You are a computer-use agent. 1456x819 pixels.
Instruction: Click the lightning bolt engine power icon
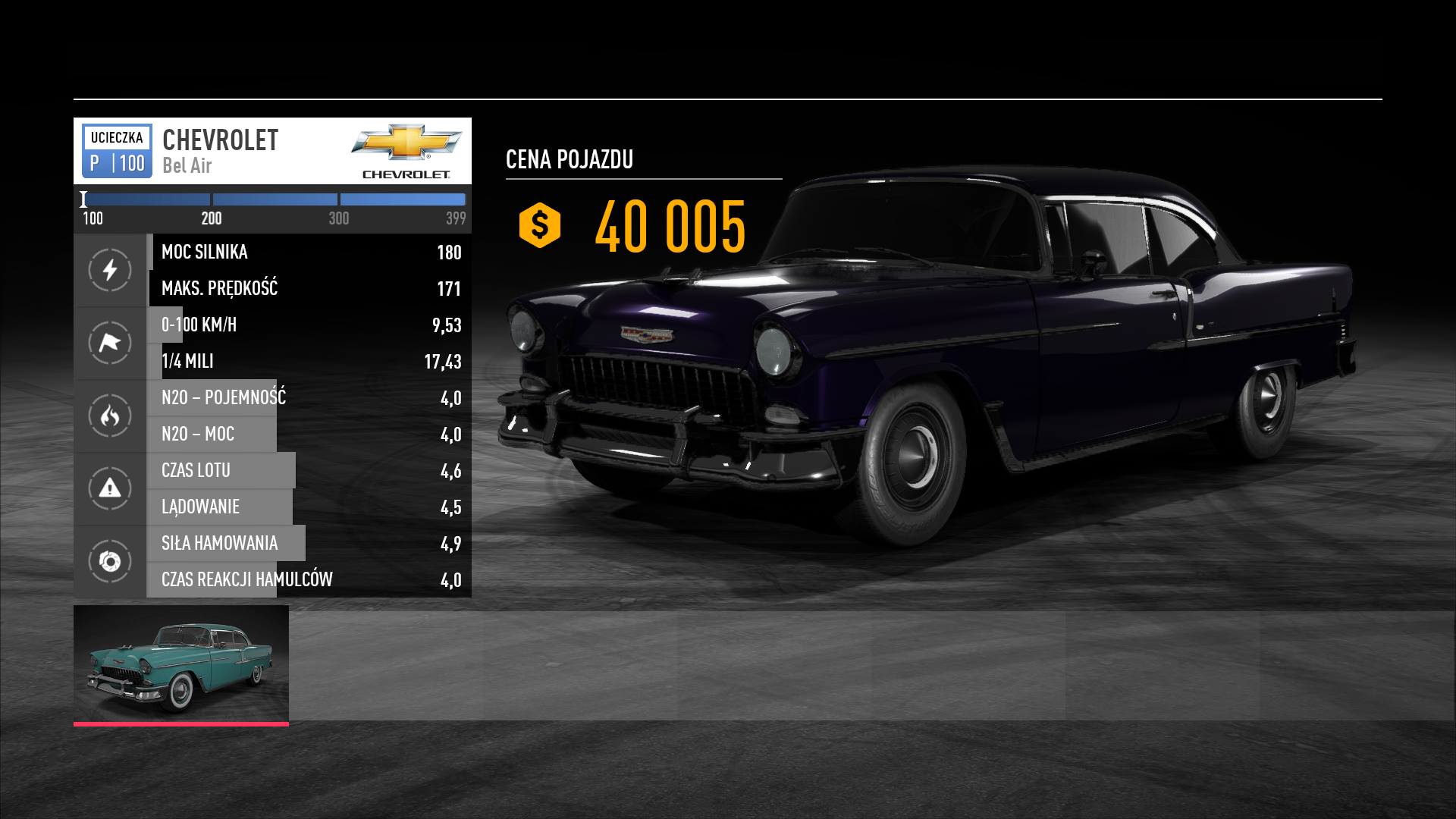pos(110,270)
